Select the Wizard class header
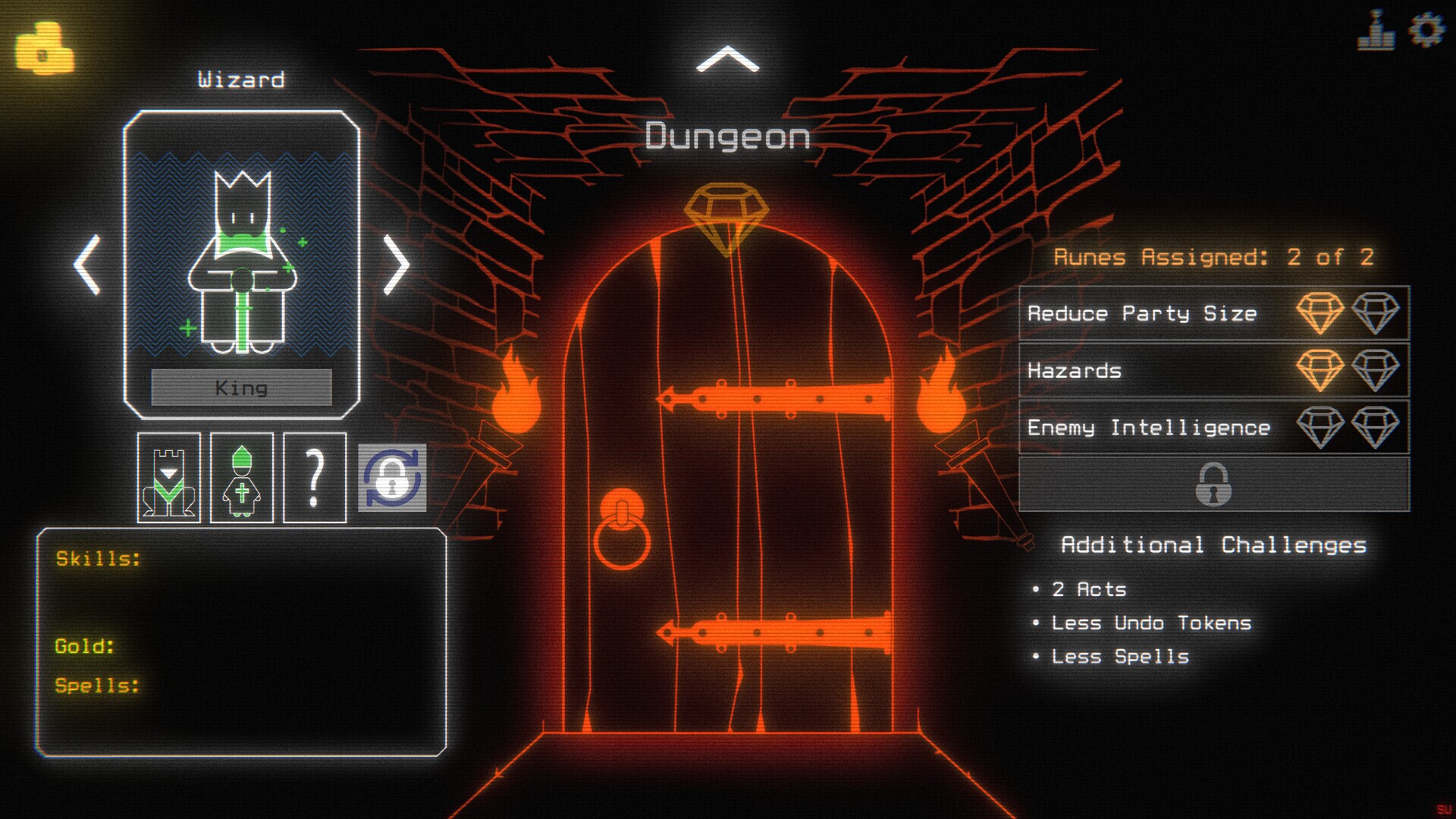The width and height of the screenshot is (1456, 819). (x=243, y=79)
